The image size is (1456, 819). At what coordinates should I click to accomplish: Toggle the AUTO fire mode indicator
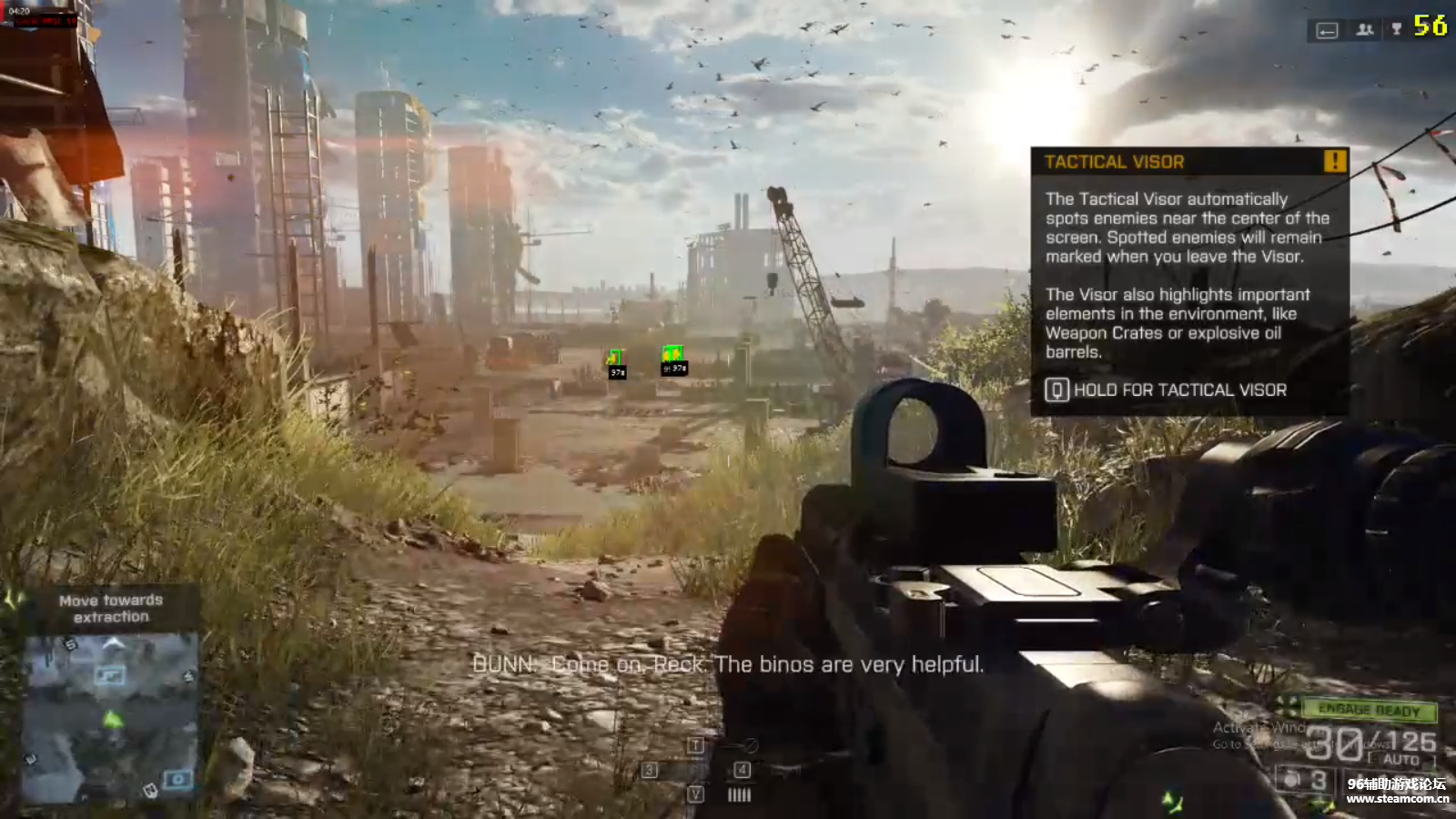(1400, 760)
